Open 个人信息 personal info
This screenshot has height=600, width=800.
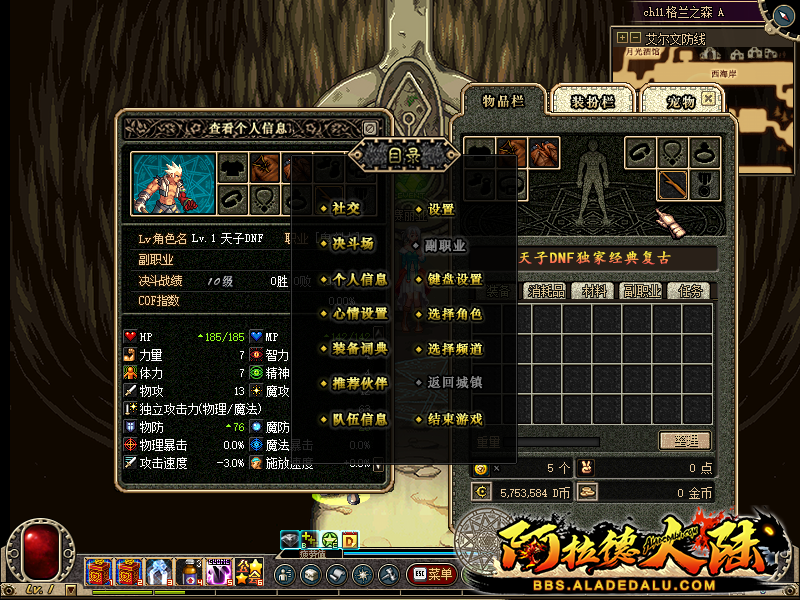click(359, 279)
